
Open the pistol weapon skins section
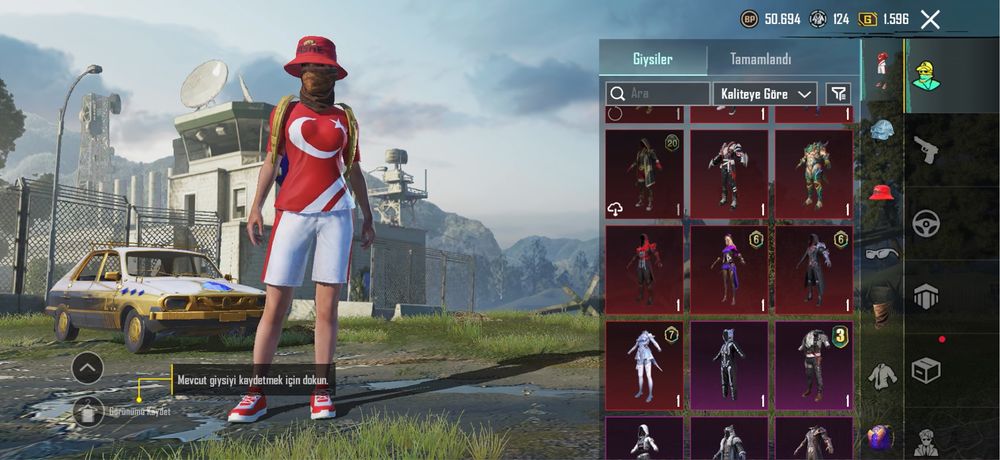tap(926, 150)
